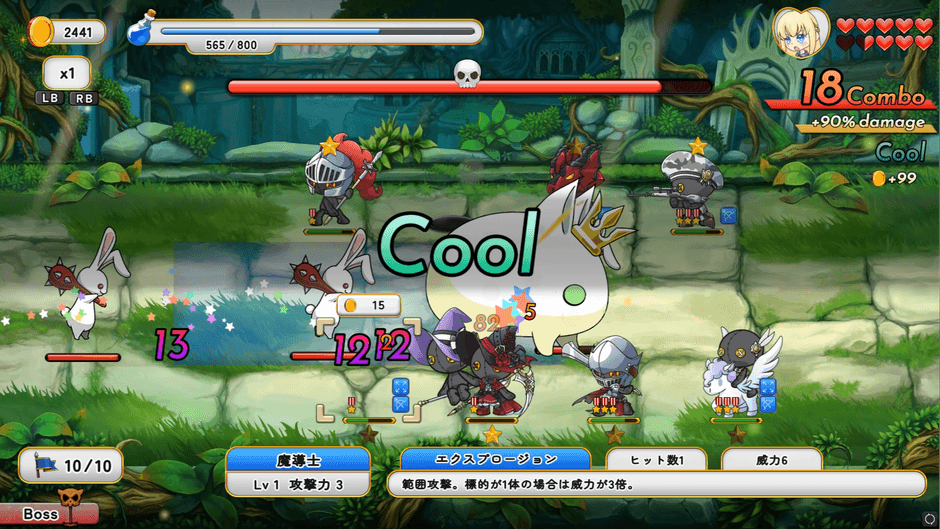Choose the 威力6 tab
Screen dimensions: 940x529
771,460
